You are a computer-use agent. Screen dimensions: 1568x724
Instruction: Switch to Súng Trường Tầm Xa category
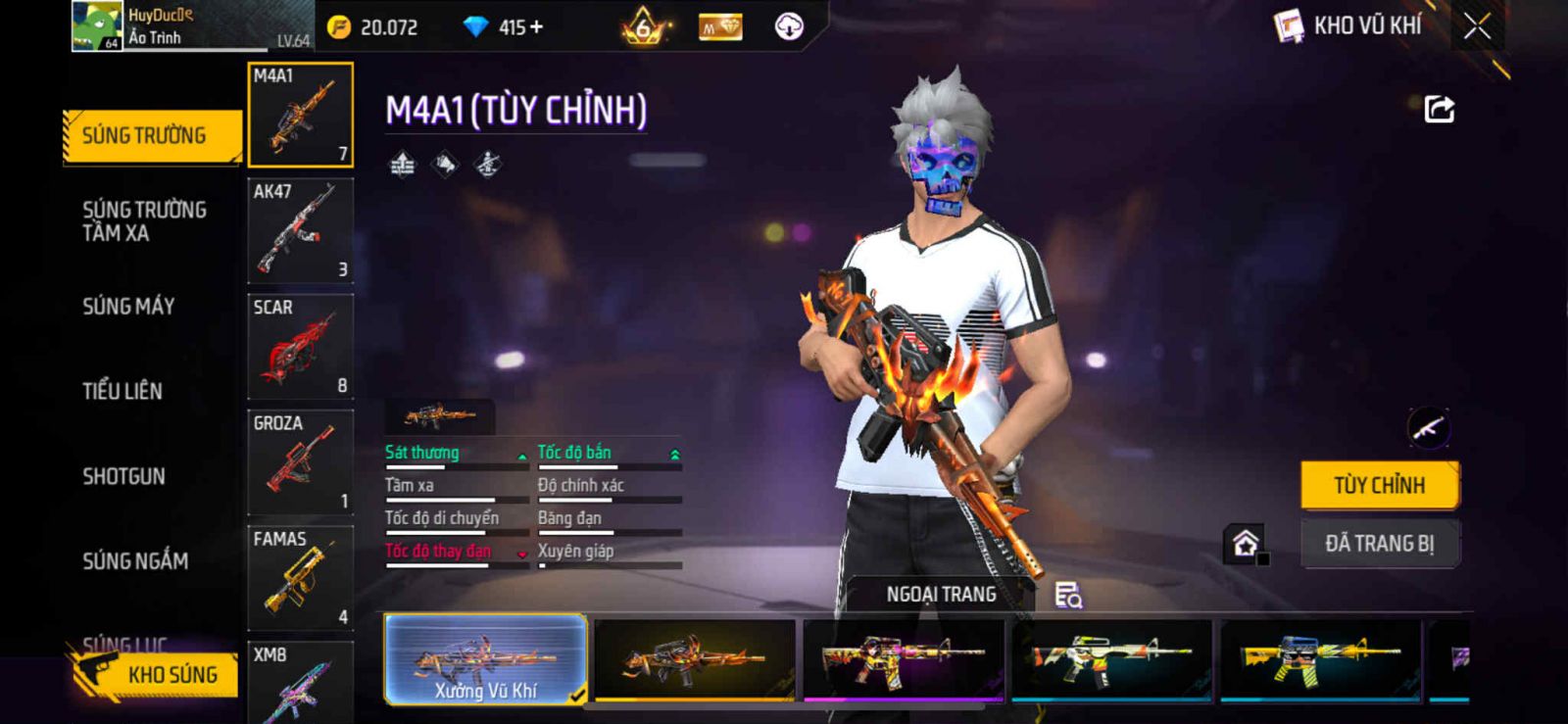coord(144,221)
